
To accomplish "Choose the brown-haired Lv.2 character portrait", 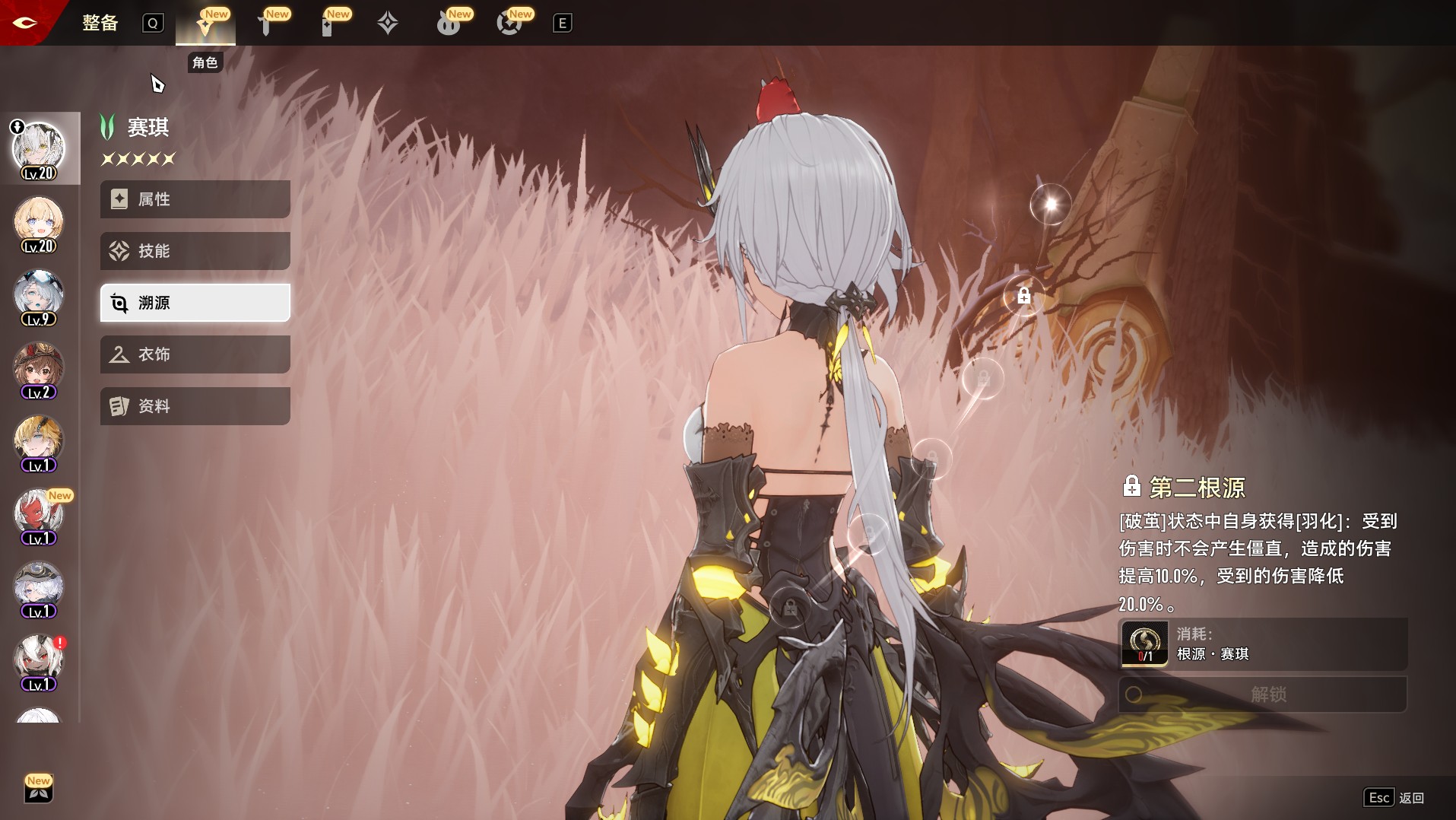I will 39,370.
